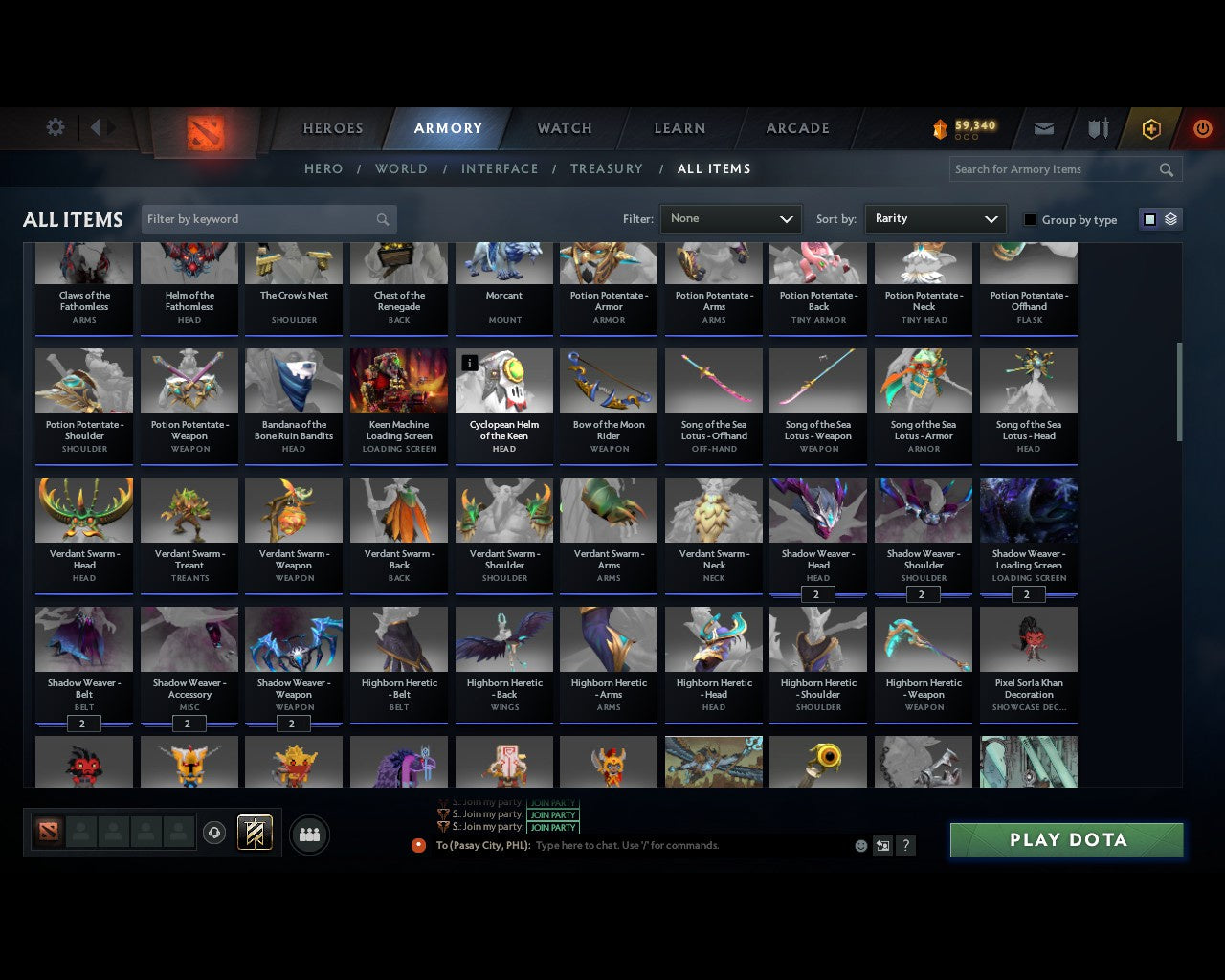
Task: Enable the Group by type checkbox
Action: pos(1030,219)
